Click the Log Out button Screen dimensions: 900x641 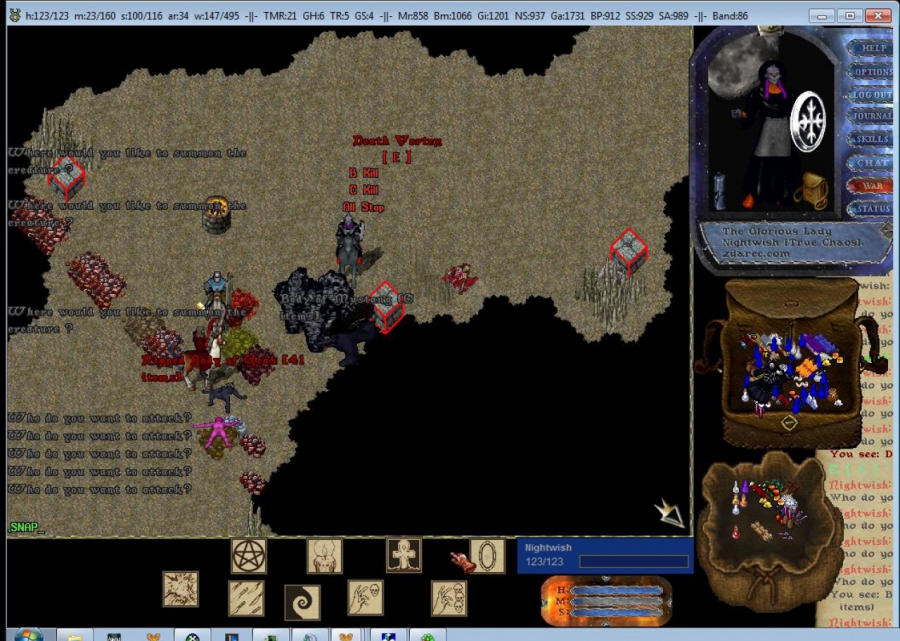click(x=872, y=95)
